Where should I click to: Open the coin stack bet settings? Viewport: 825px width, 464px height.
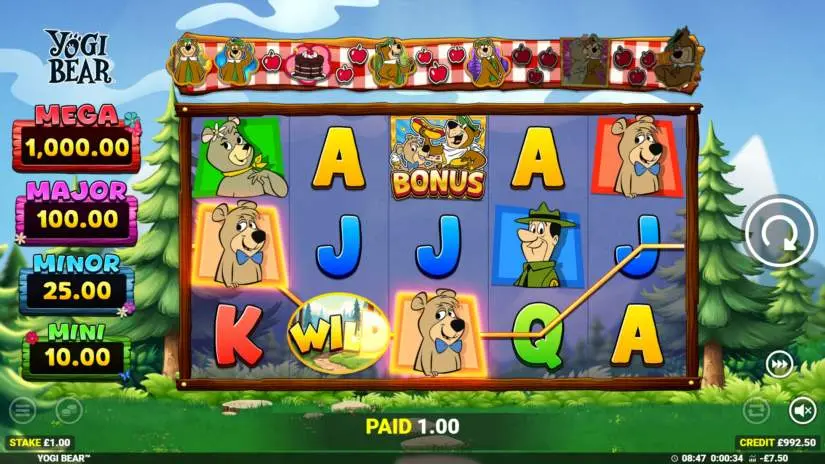click(68, 409)
